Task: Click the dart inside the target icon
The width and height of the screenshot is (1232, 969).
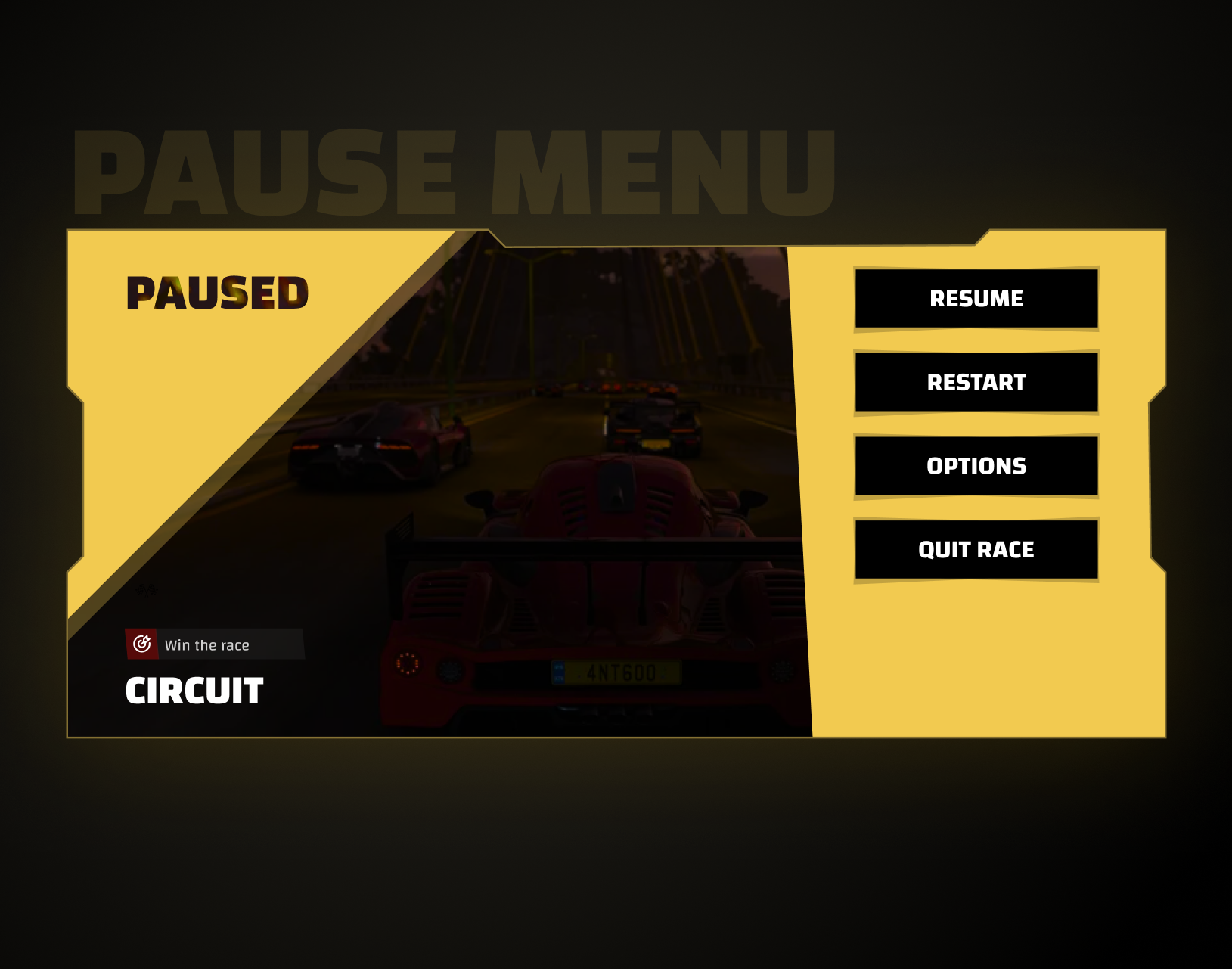Action: coord(147,639)
